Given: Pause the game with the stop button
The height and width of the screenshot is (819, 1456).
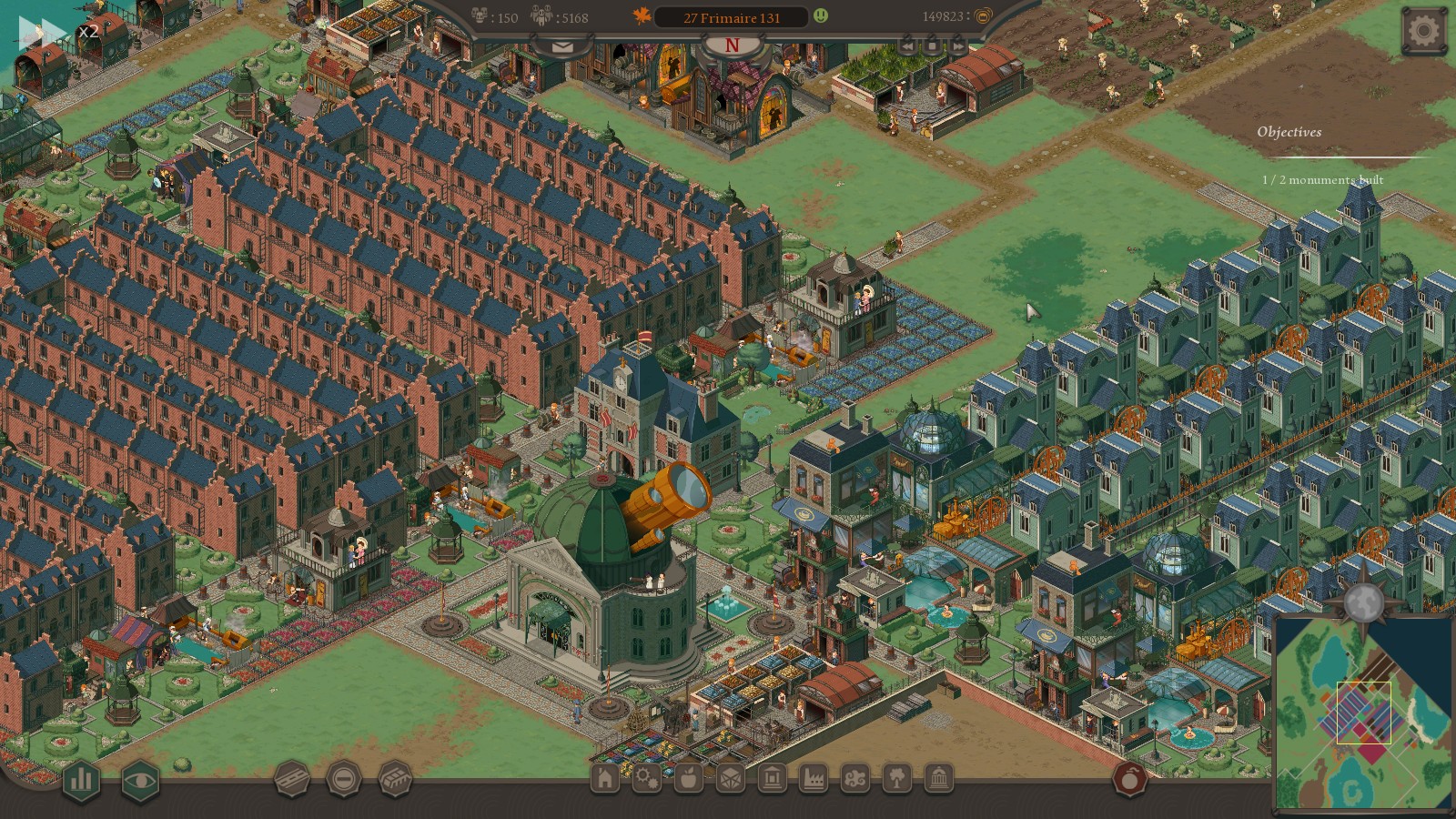Looking at the screenshot, I should coord(933,45).
